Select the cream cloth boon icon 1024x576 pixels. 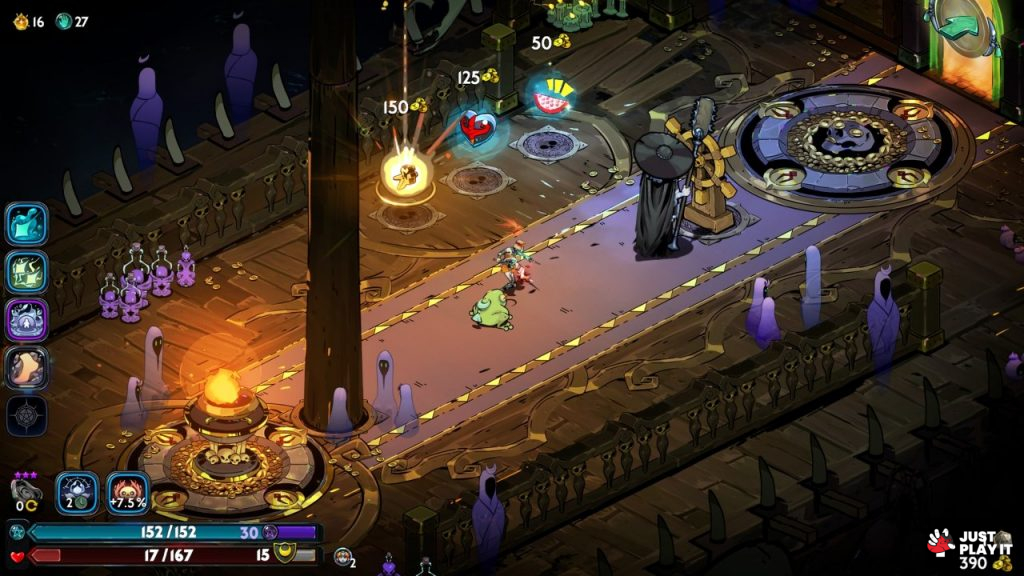click(27, 367)
